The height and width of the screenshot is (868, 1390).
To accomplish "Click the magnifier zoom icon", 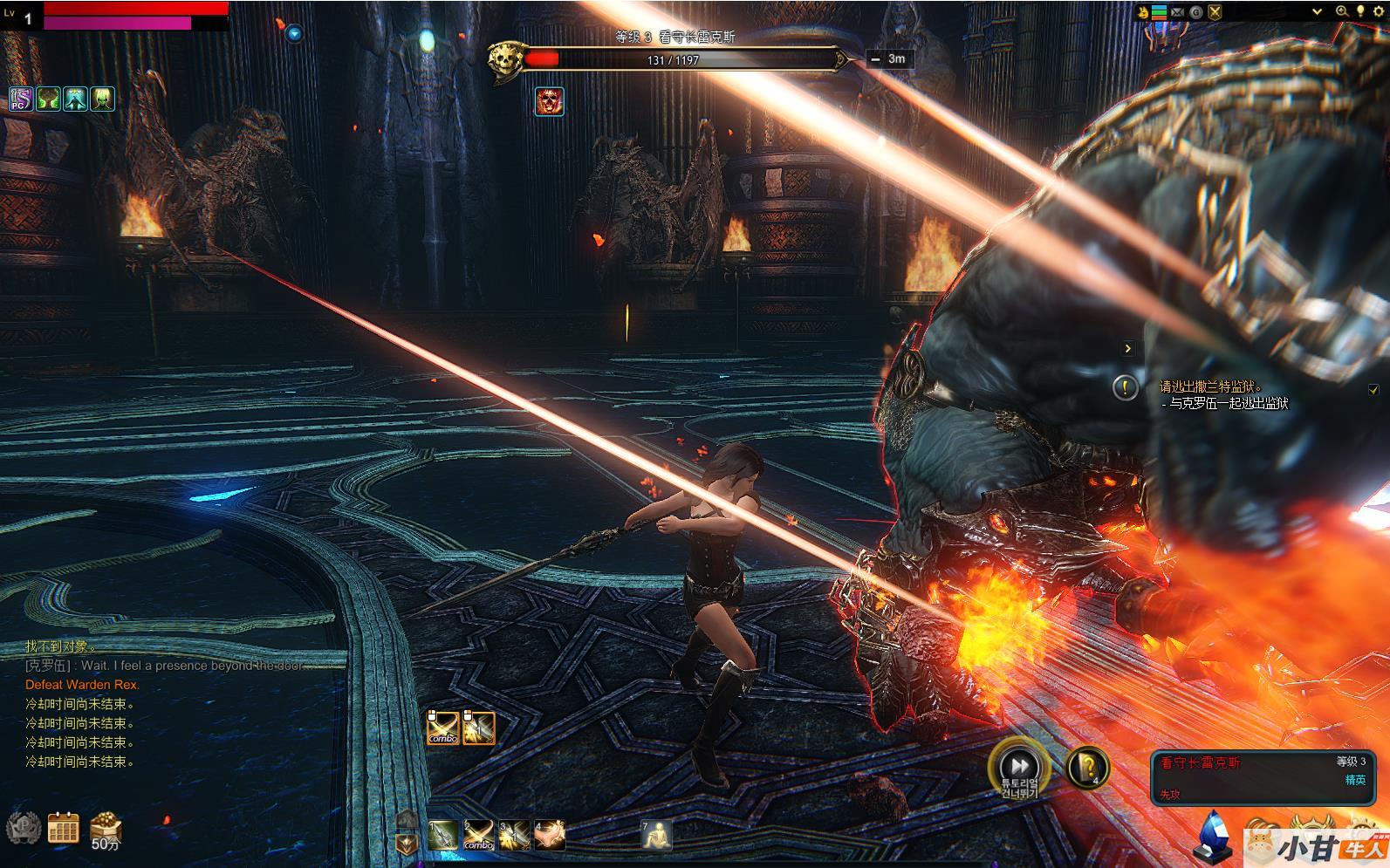I will click(x=1342, y=11).
